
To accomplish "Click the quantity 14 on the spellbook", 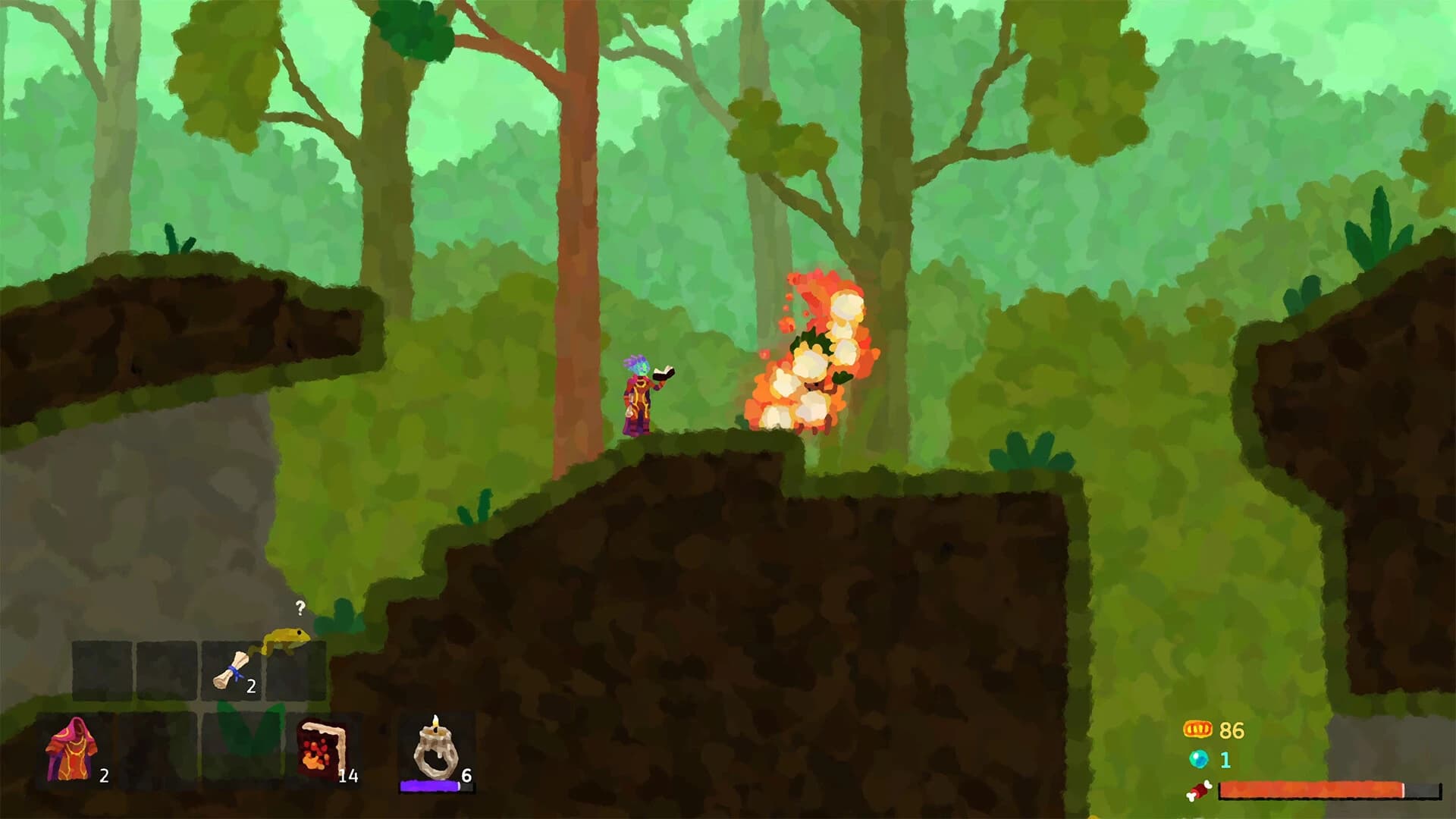I will [x=350, y=776].
